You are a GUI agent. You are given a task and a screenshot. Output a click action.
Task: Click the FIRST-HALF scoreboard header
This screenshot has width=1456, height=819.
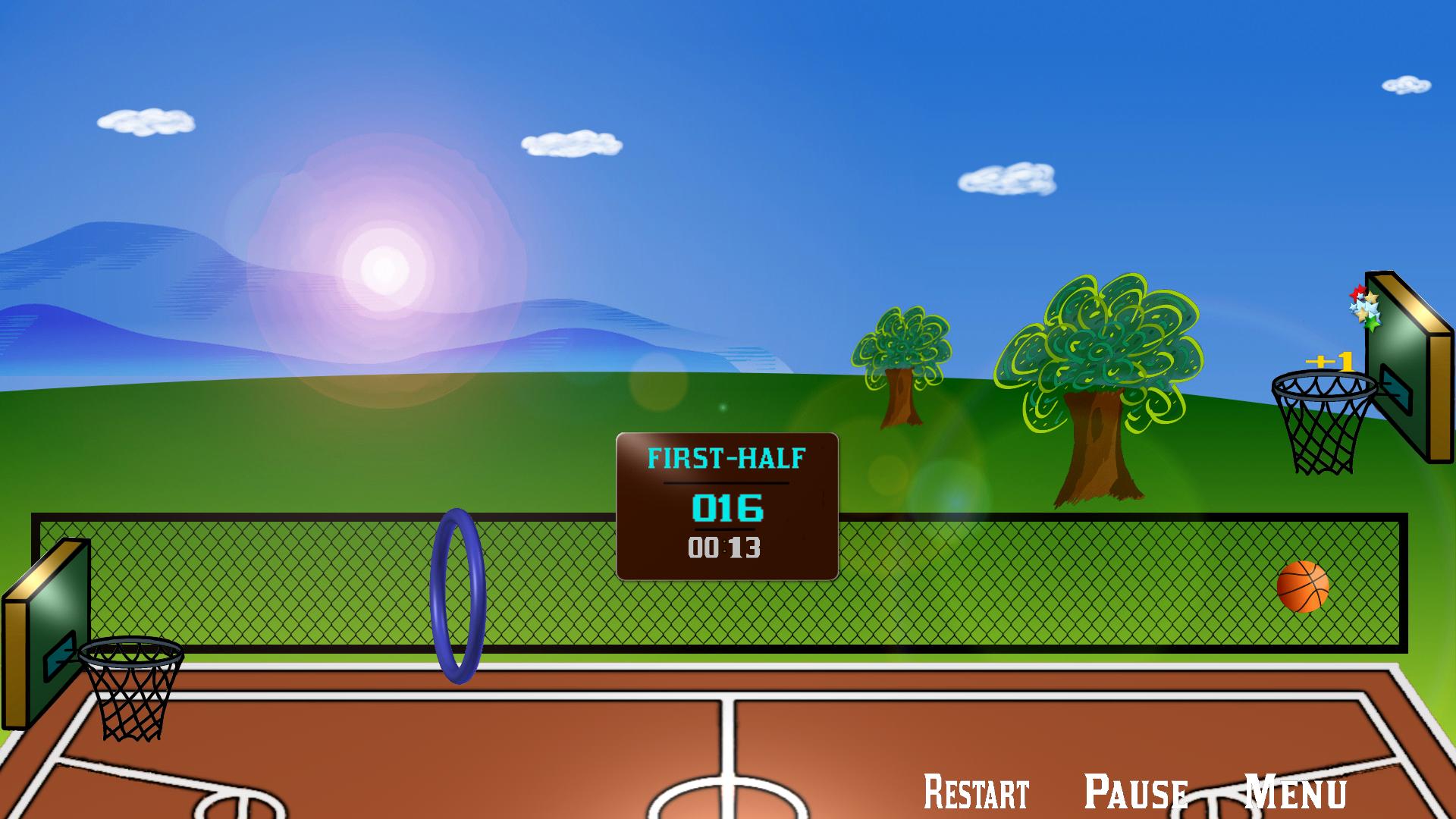(x=726, y=457)
